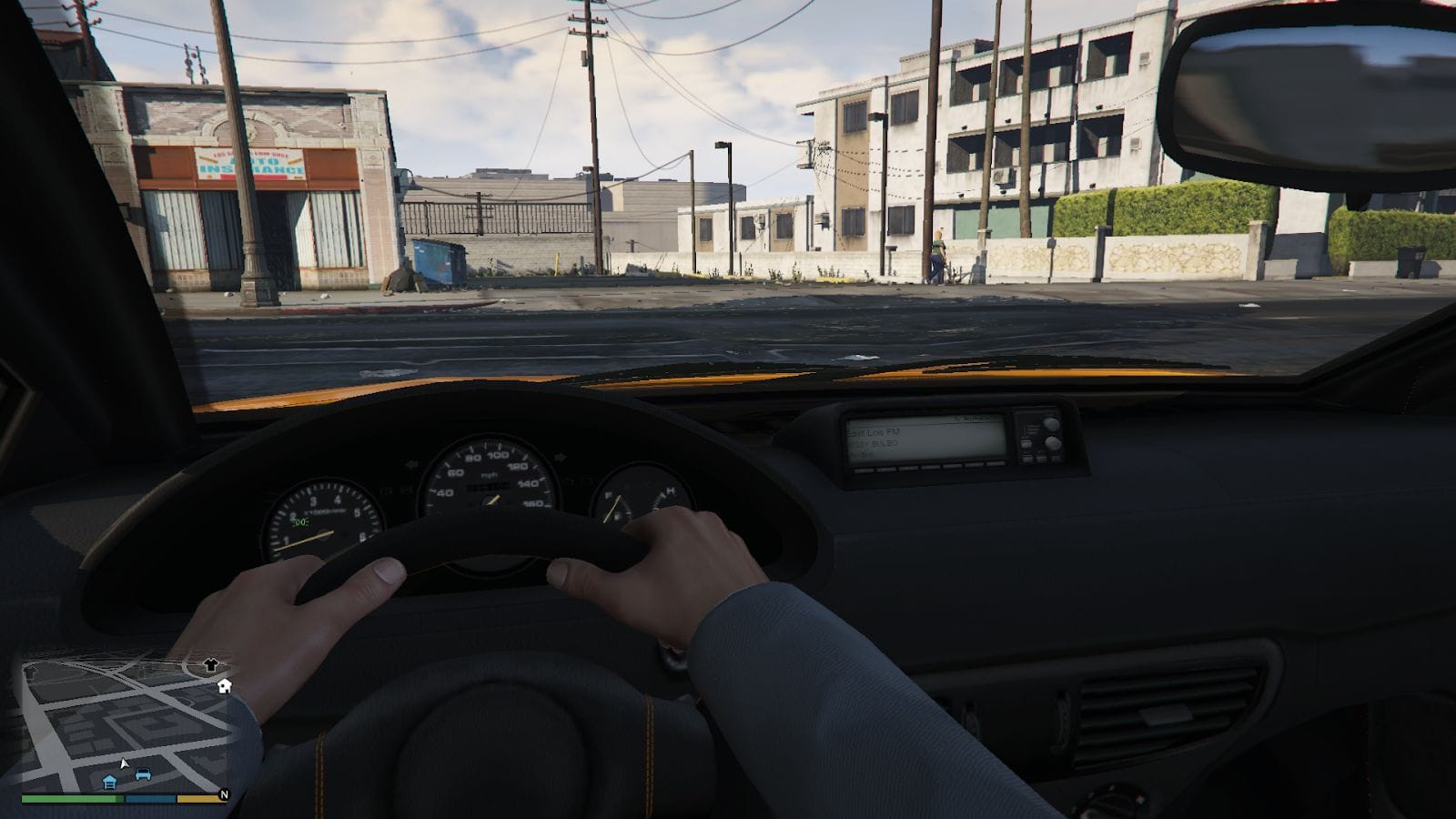Click the lower tuning knob on the radio unit
Screen dimensions: 1456x819
tap(1051, 442)
